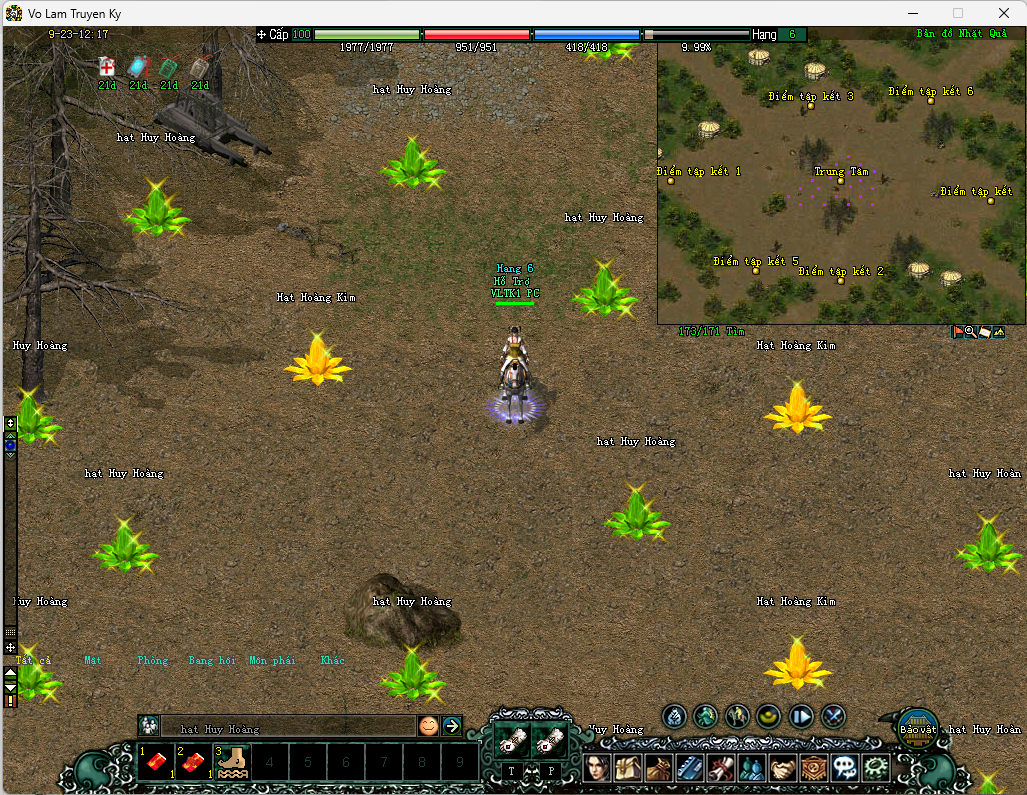1027x795 pixels.
Task: Open the character portrait menu icon
Action: [597, 768]
